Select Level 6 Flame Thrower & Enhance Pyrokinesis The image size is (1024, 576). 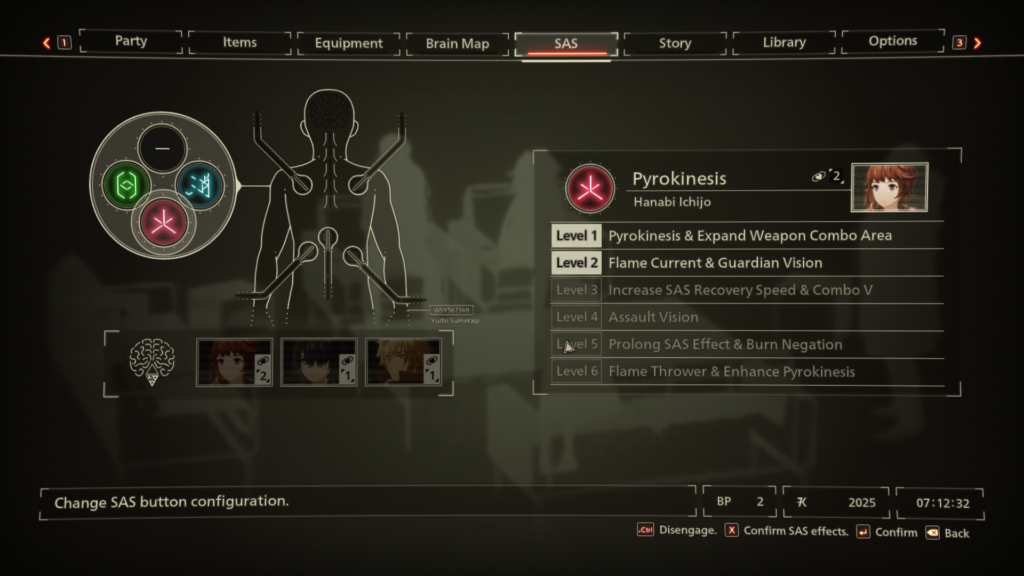pyautogui.click(x=747, y=372)
